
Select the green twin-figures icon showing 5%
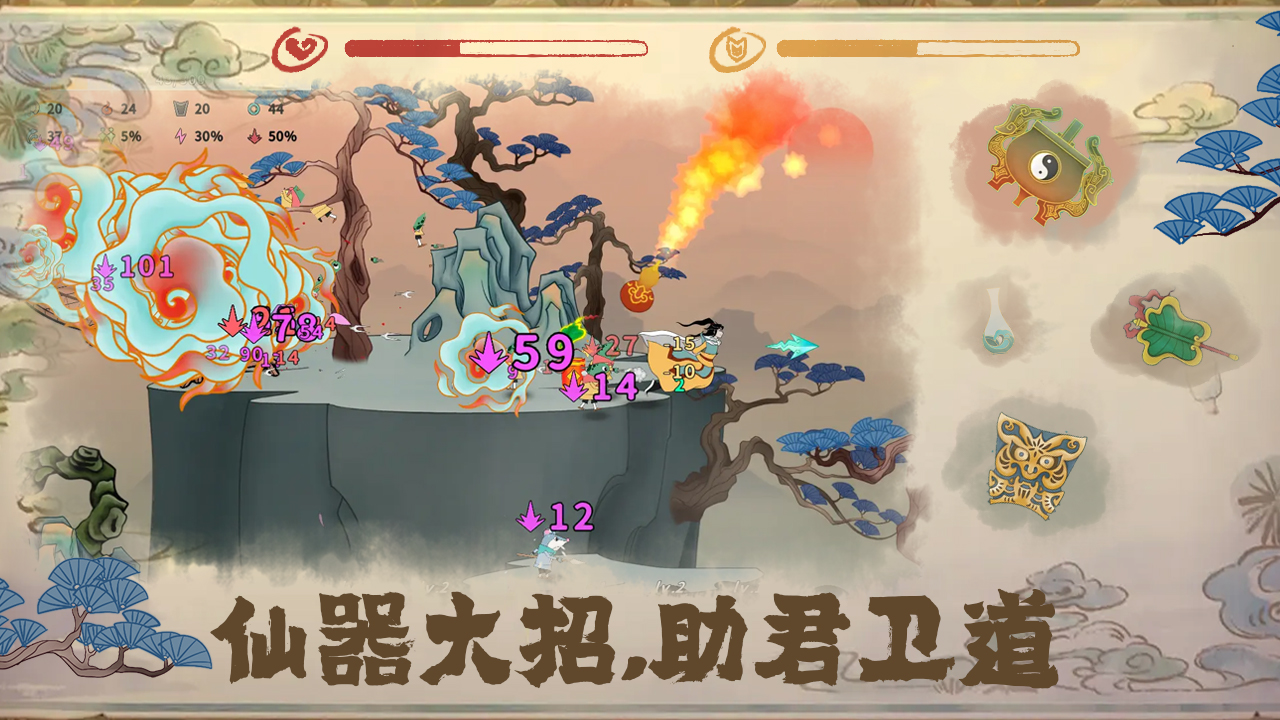click(x=107, y=134)
